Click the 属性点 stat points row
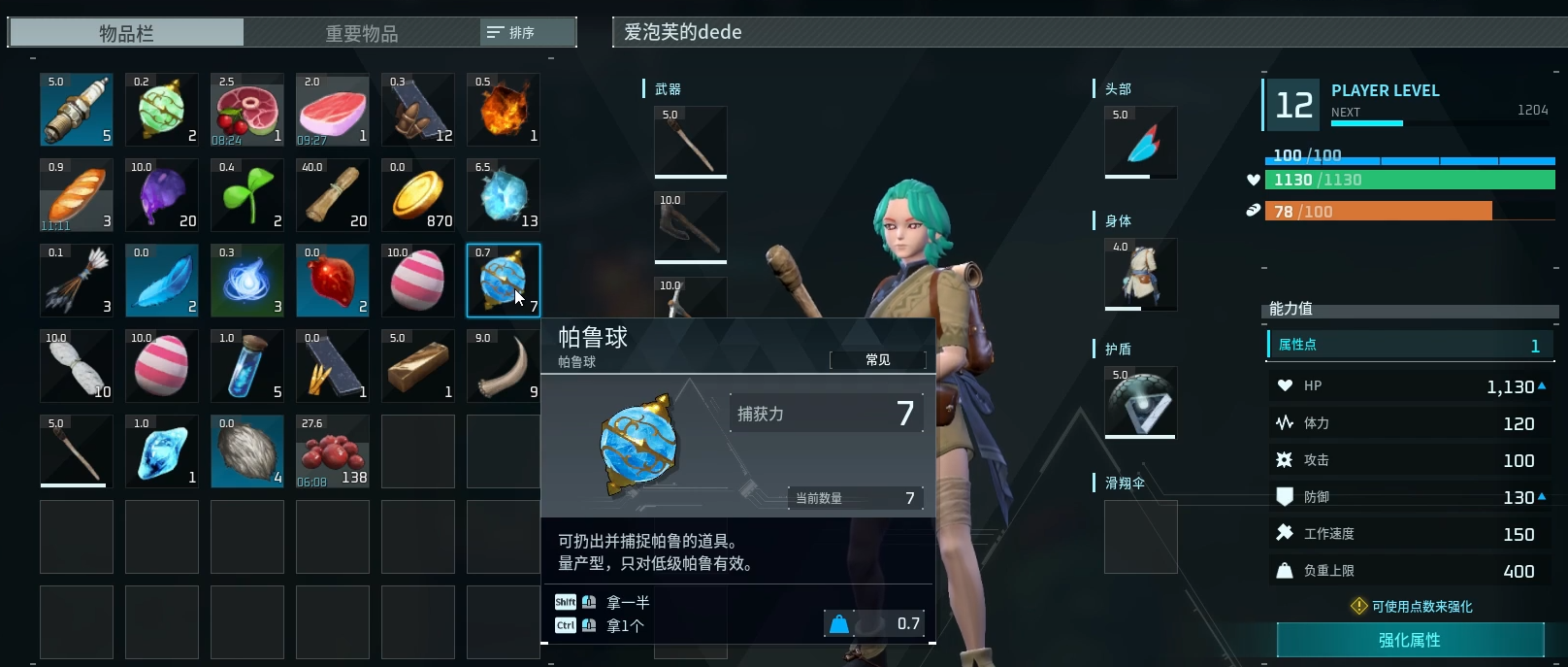Image resolution: width=1568 pixels, height=667 pixels. 1410,346
